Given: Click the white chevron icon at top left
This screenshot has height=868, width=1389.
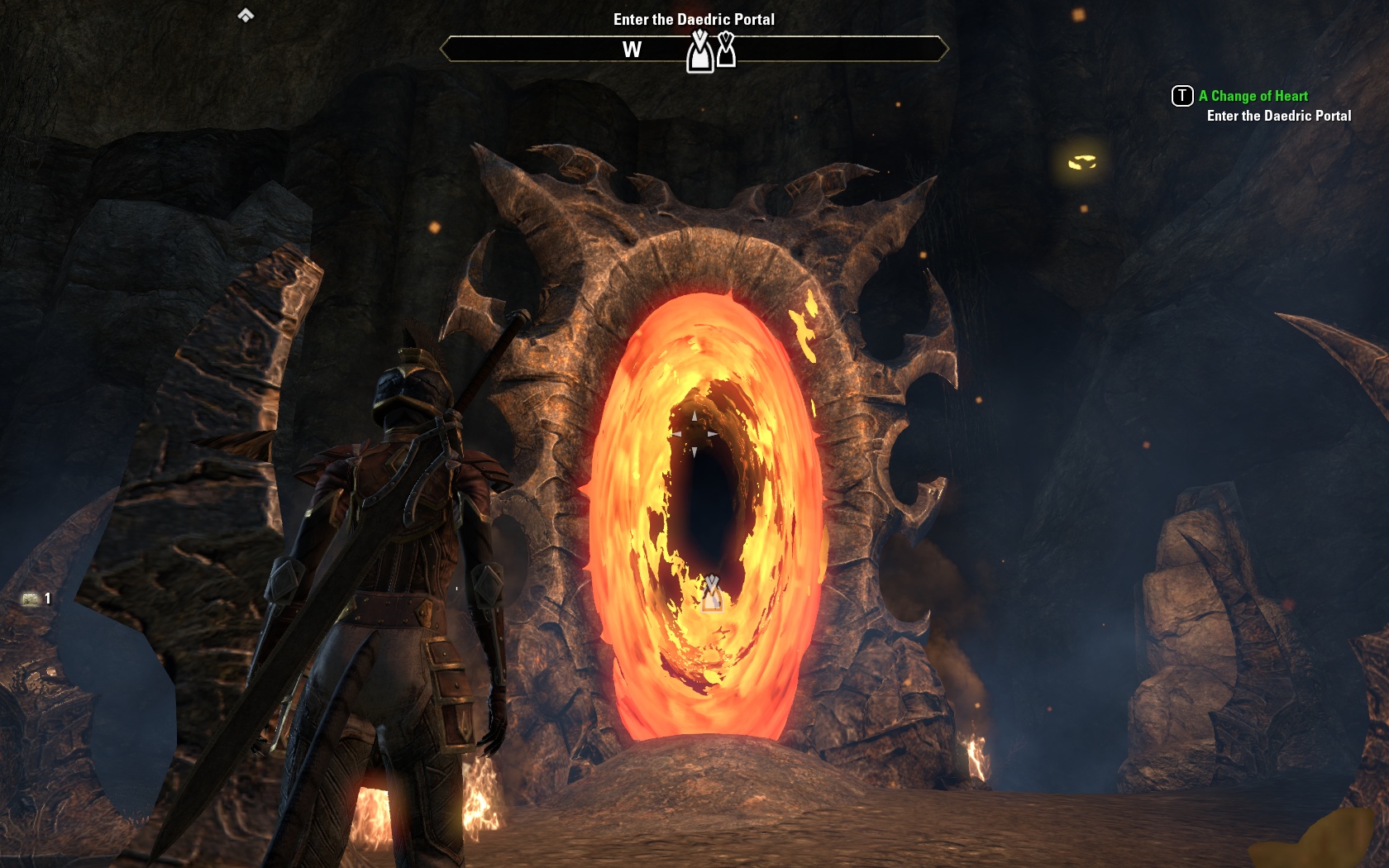Looking at the screenshot, I should (246, 15).
